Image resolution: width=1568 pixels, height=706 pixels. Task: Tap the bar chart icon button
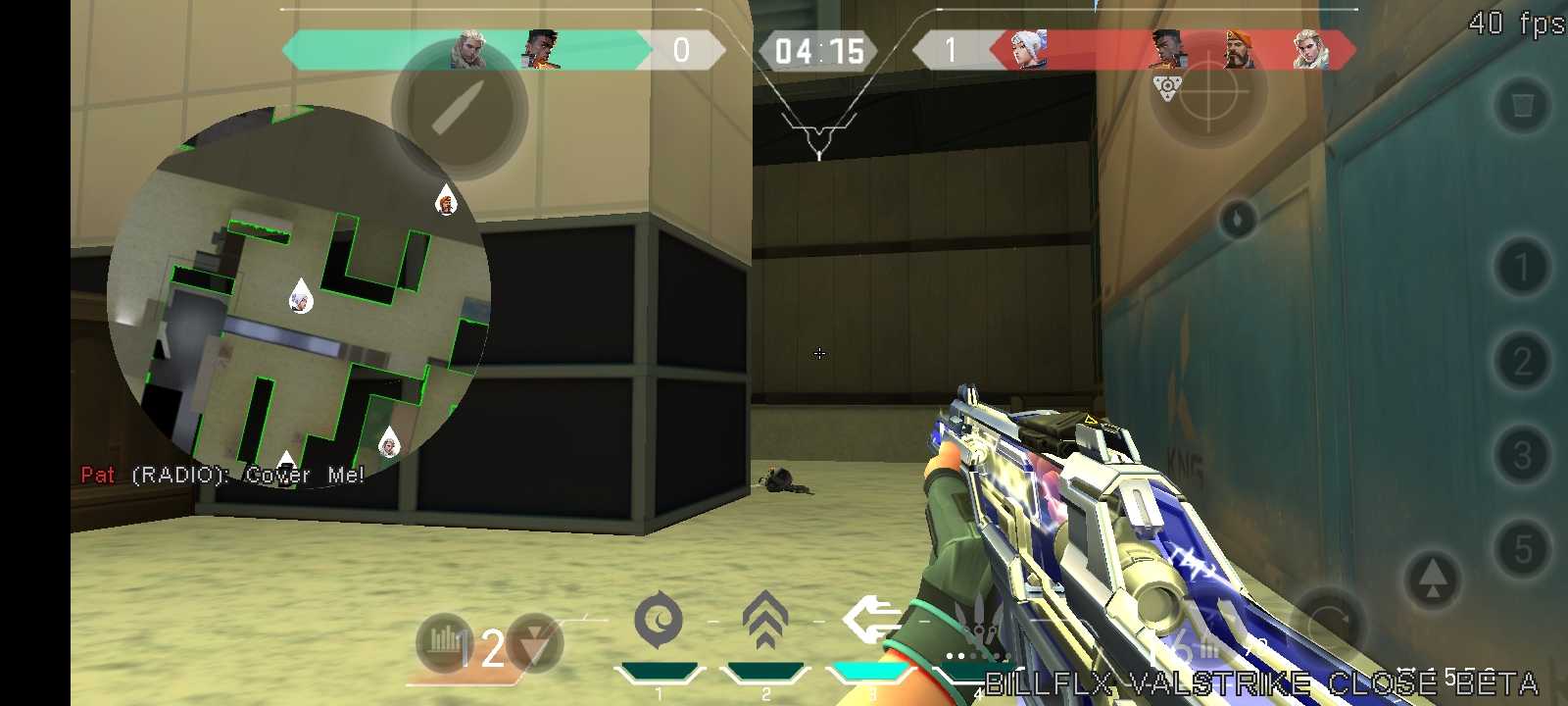[444, 641]
